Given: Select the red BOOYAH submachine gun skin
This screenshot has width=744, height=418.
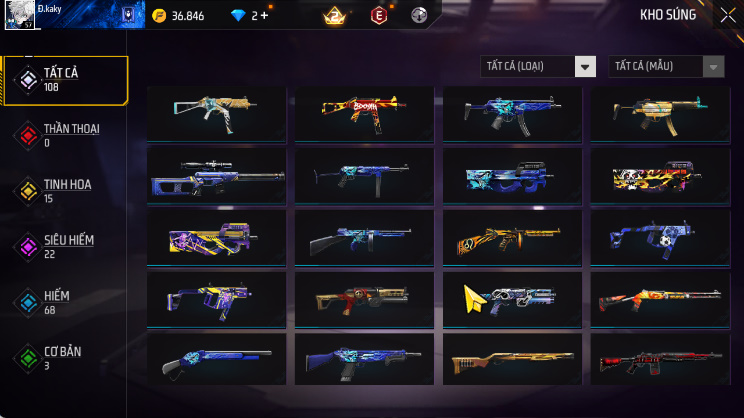Looking at the screenshot, I should click(x=364, y=112).
